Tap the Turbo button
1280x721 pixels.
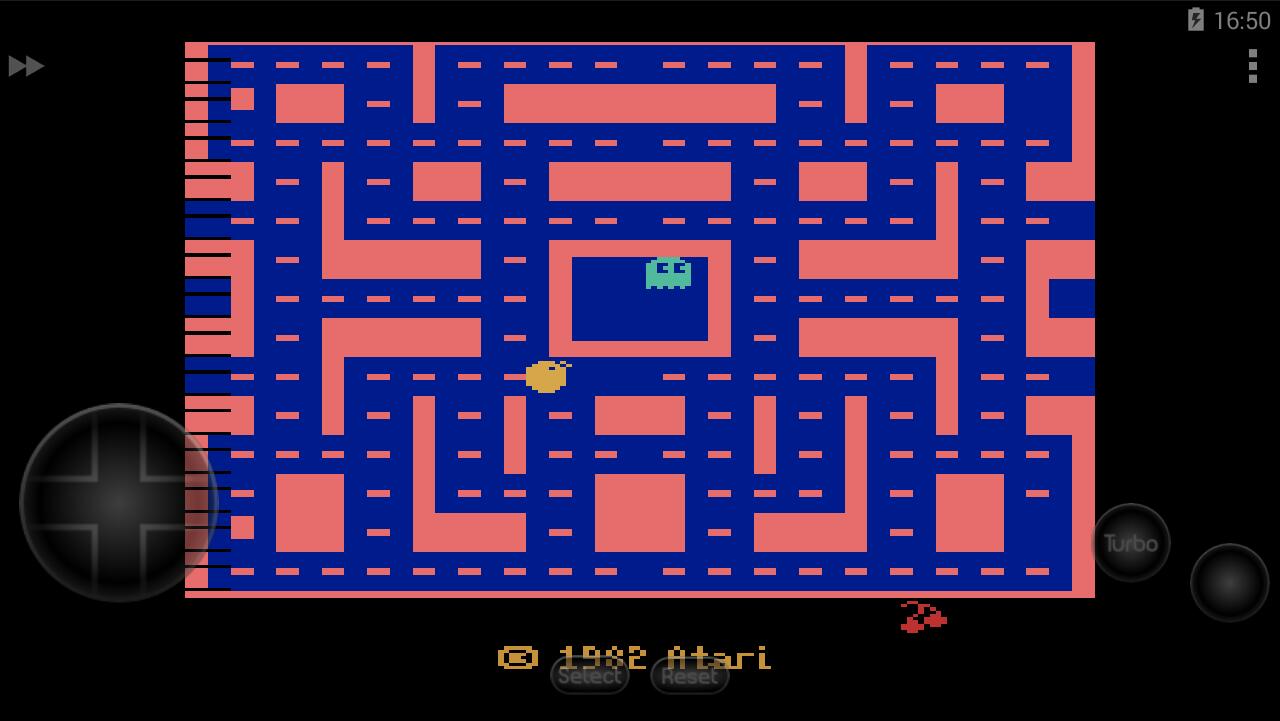(x=1129, y=543)
